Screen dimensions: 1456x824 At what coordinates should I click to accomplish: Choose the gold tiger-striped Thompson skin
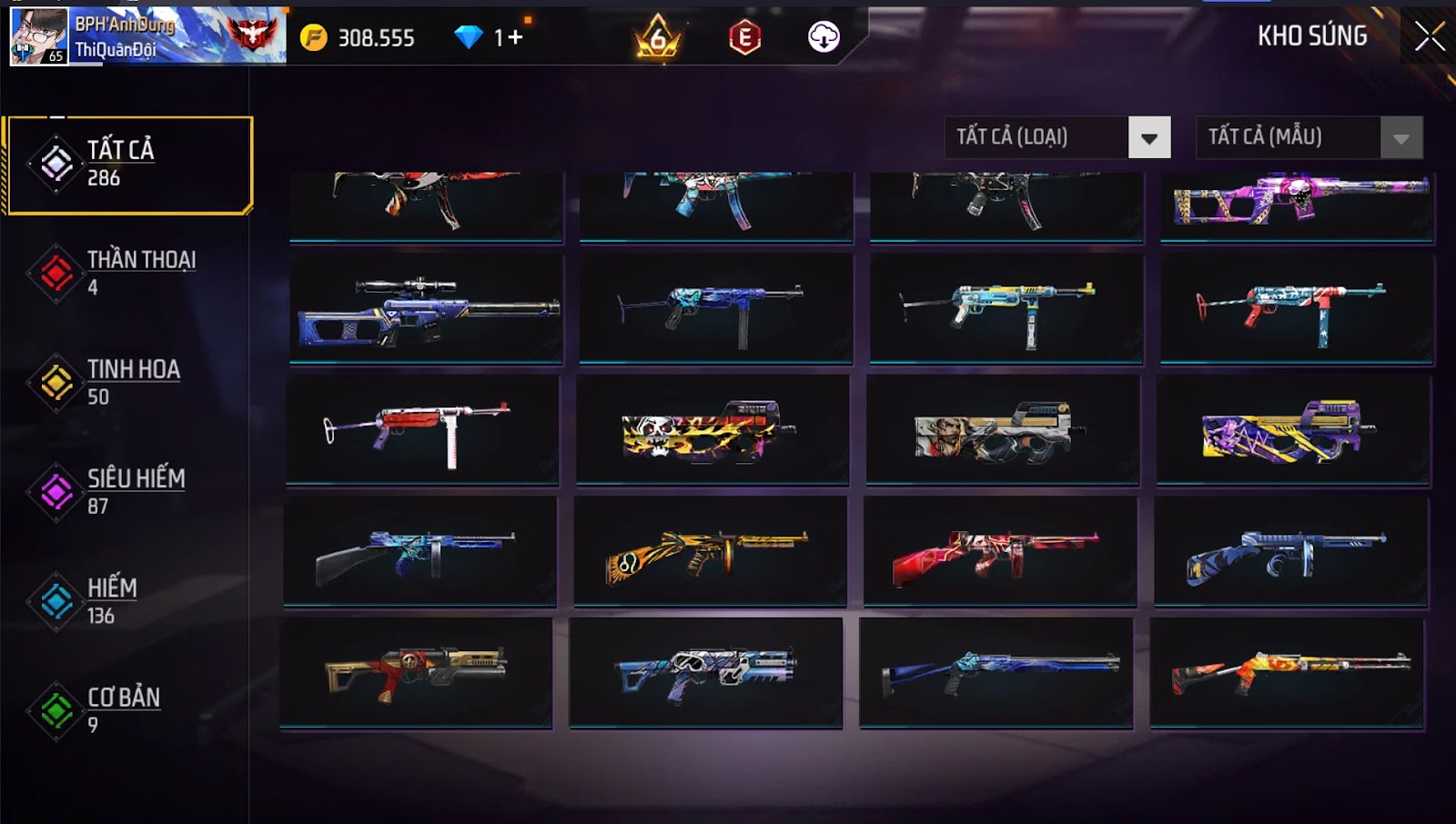710,551
